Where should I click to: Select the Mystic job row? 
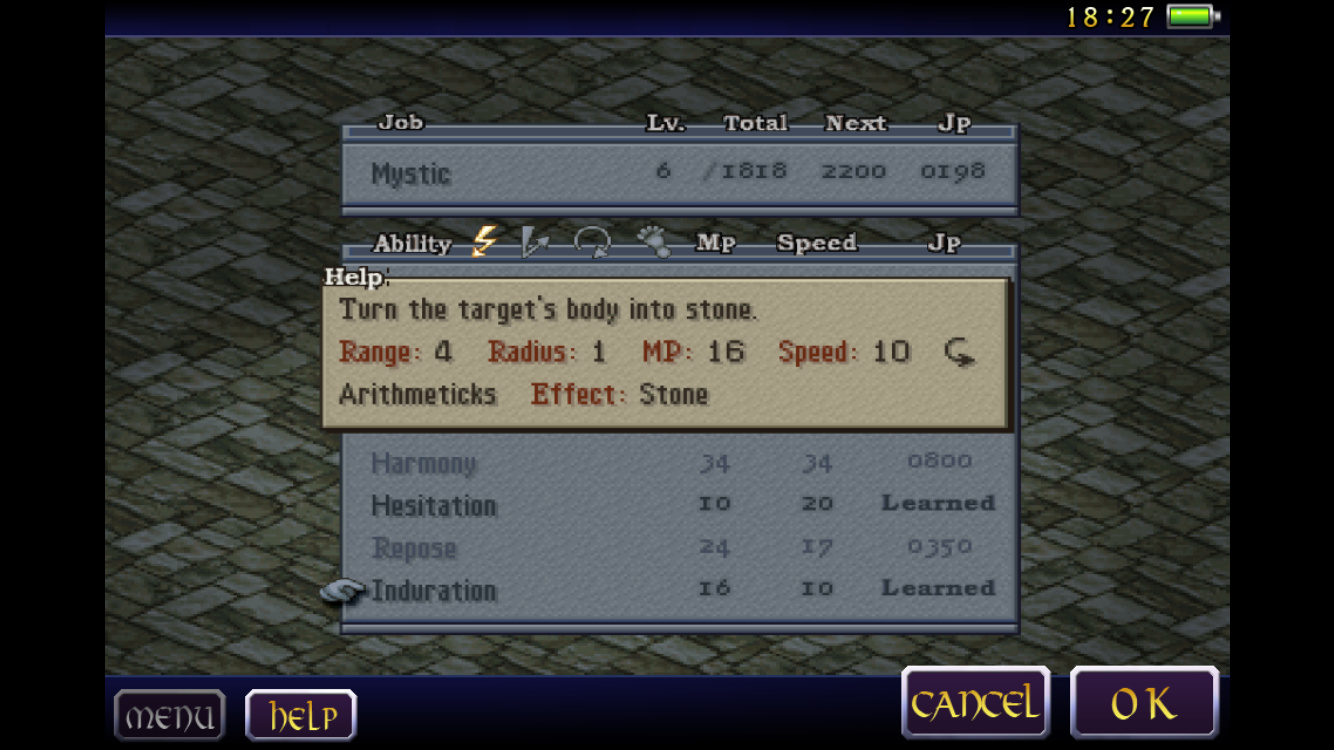tap(680, 173)
